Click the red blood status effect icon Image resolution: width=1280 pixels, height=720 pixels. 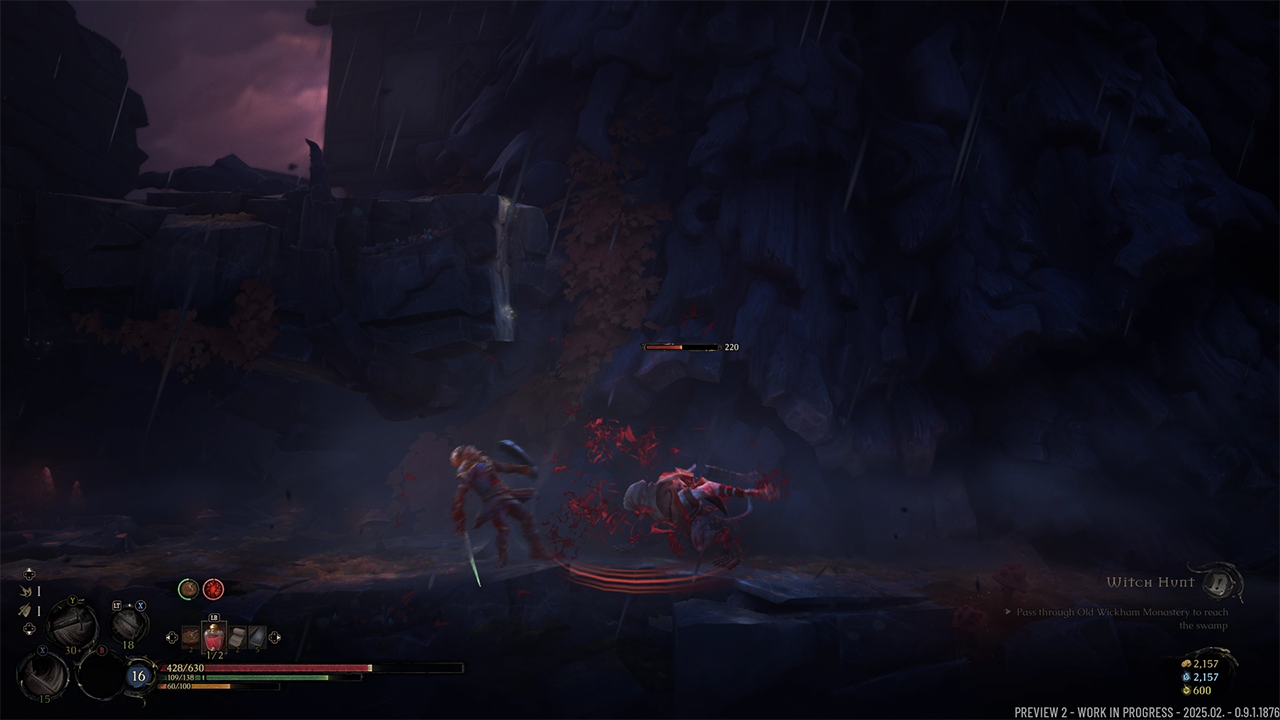click(x=213, y=589)
